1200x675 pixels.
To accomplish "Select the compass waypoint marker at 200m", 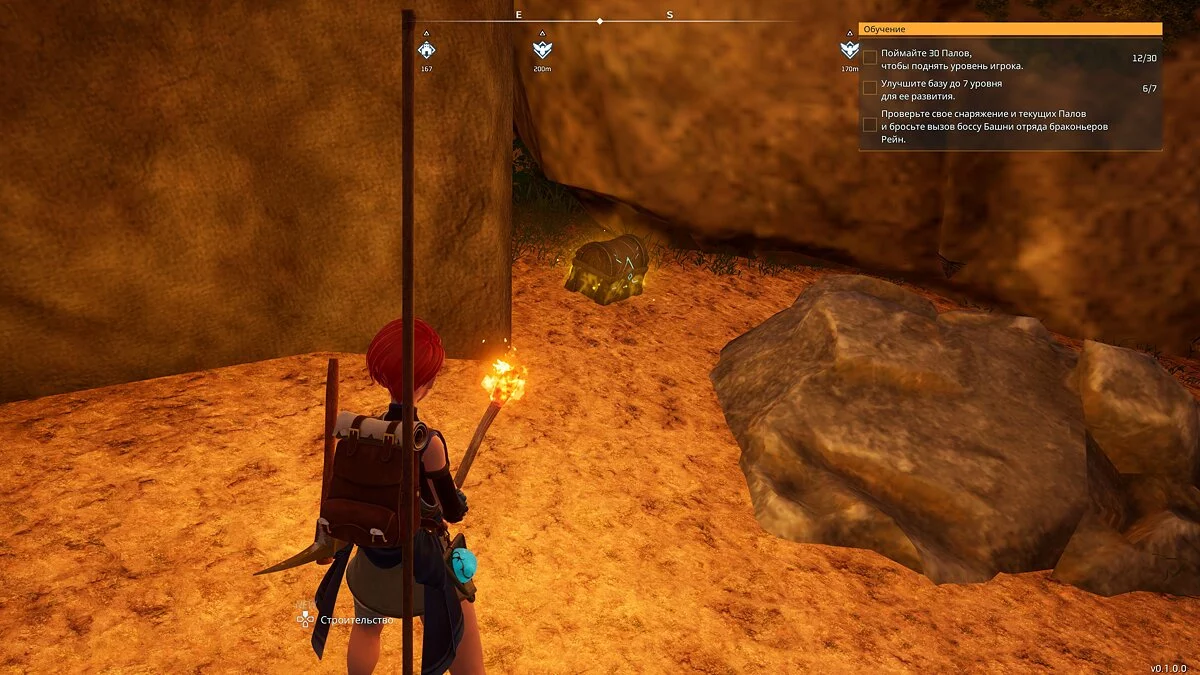I will point(542,49).
